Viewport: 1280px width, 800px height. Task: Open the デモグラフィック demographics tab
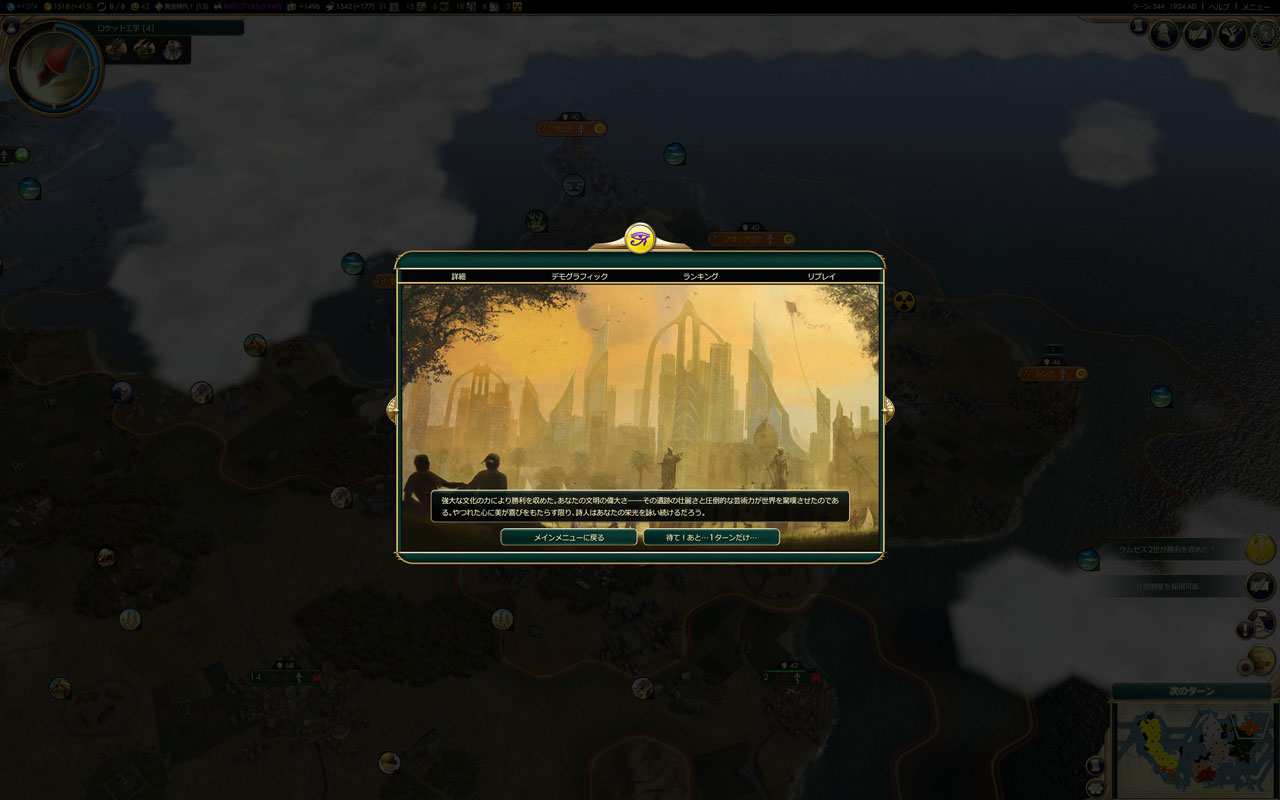[x=579, y=276]
